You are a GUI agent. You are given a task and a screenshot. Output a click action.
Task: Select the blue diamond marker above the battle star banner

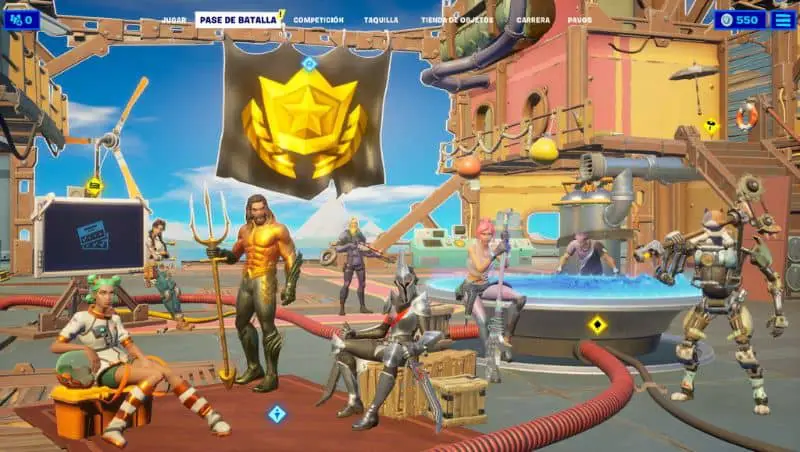pos(309,64)
